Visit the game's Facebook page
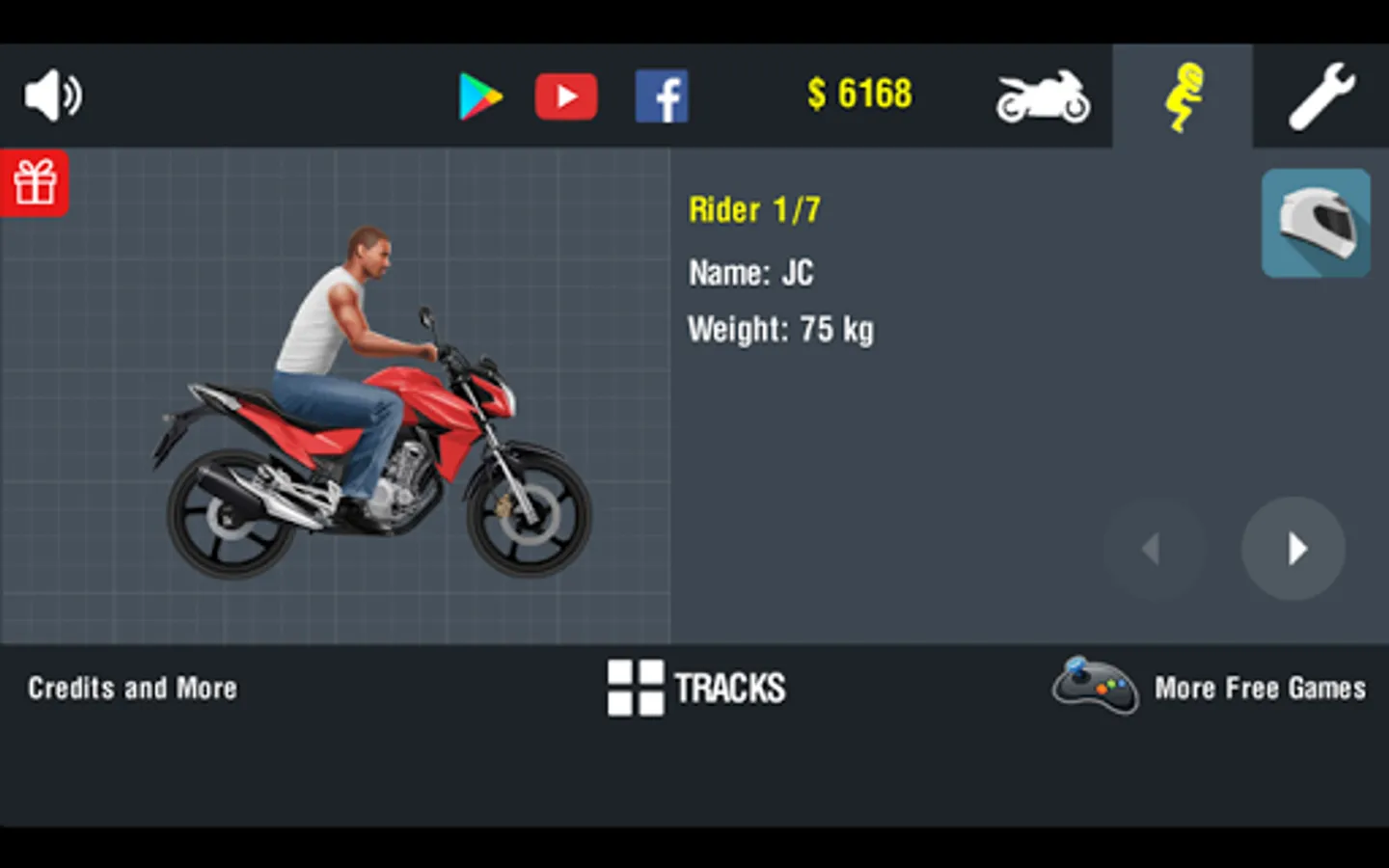 pos(662,95)
